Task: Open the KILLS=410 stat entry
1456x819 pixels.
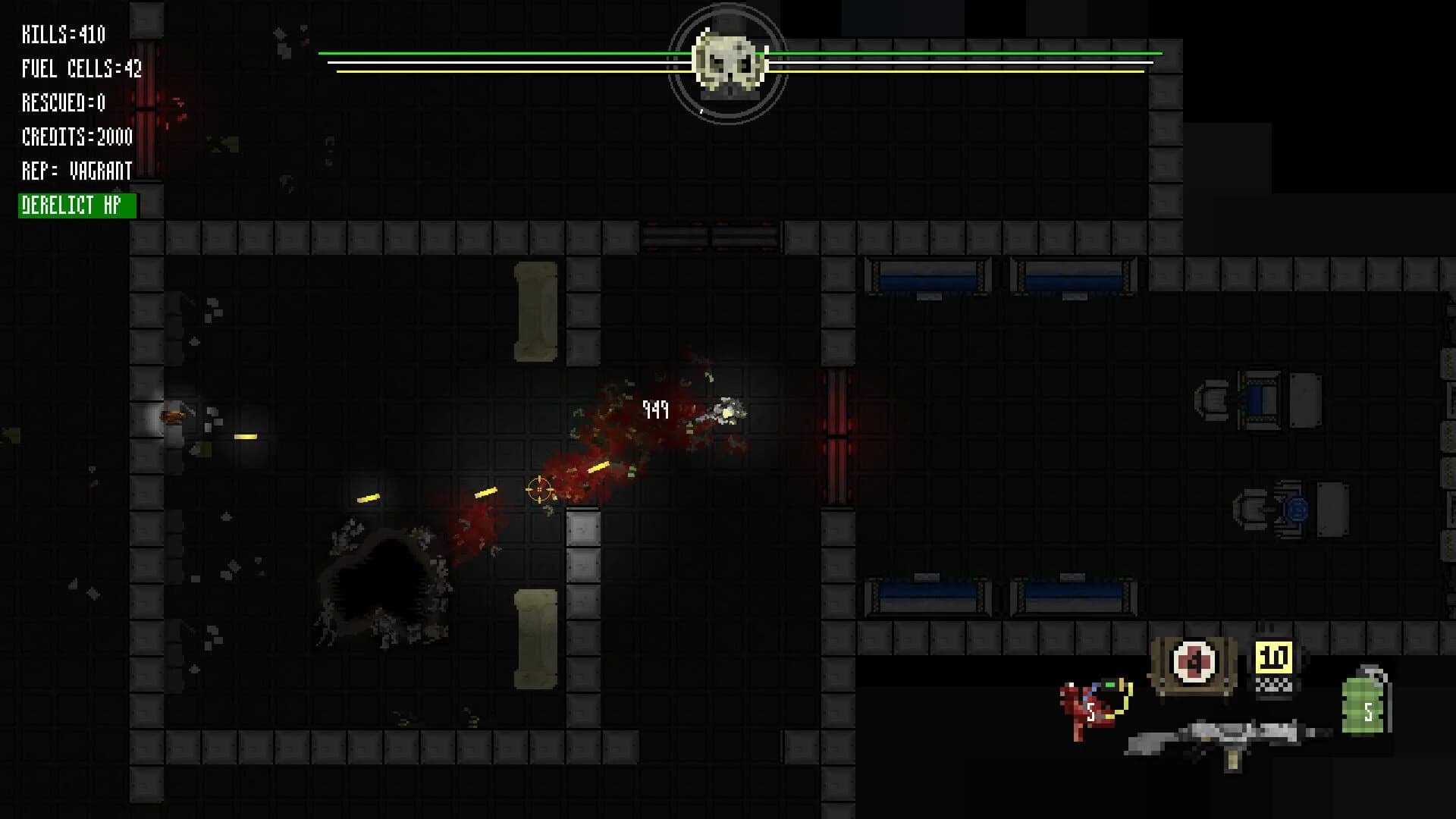Action: [x=64, y=34]
